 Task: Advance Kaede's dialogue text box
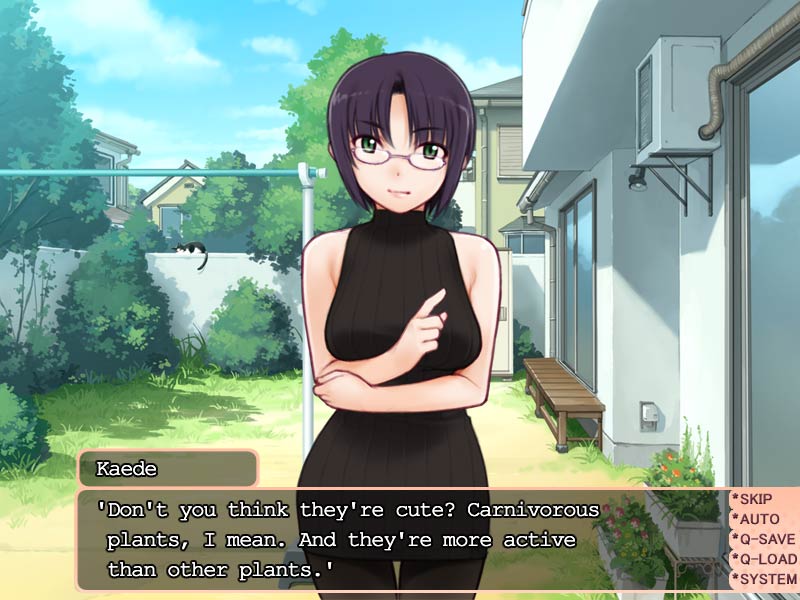(x=400, y=540)
